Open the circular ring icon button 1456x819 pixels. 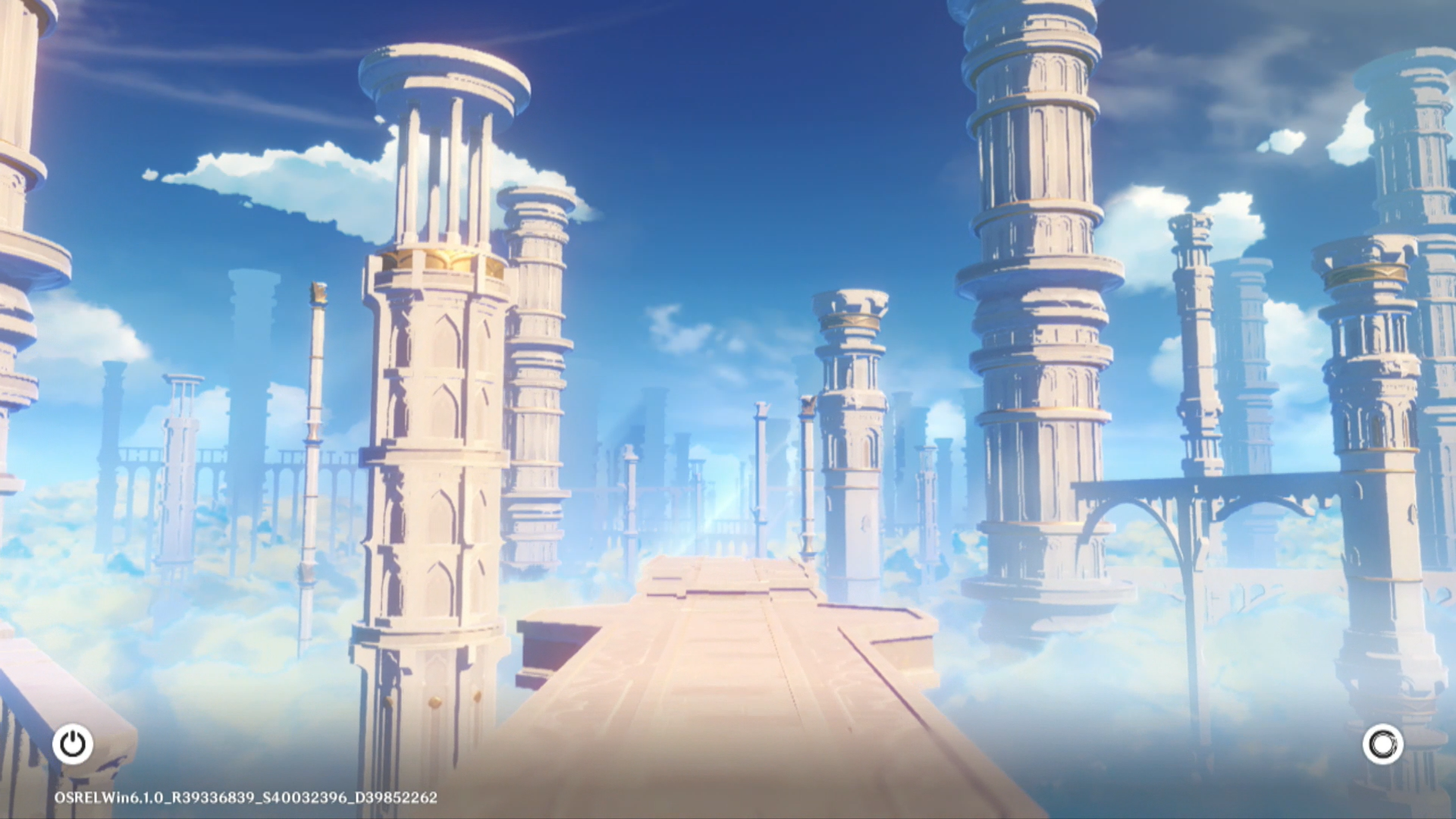tap(1382, 744)
